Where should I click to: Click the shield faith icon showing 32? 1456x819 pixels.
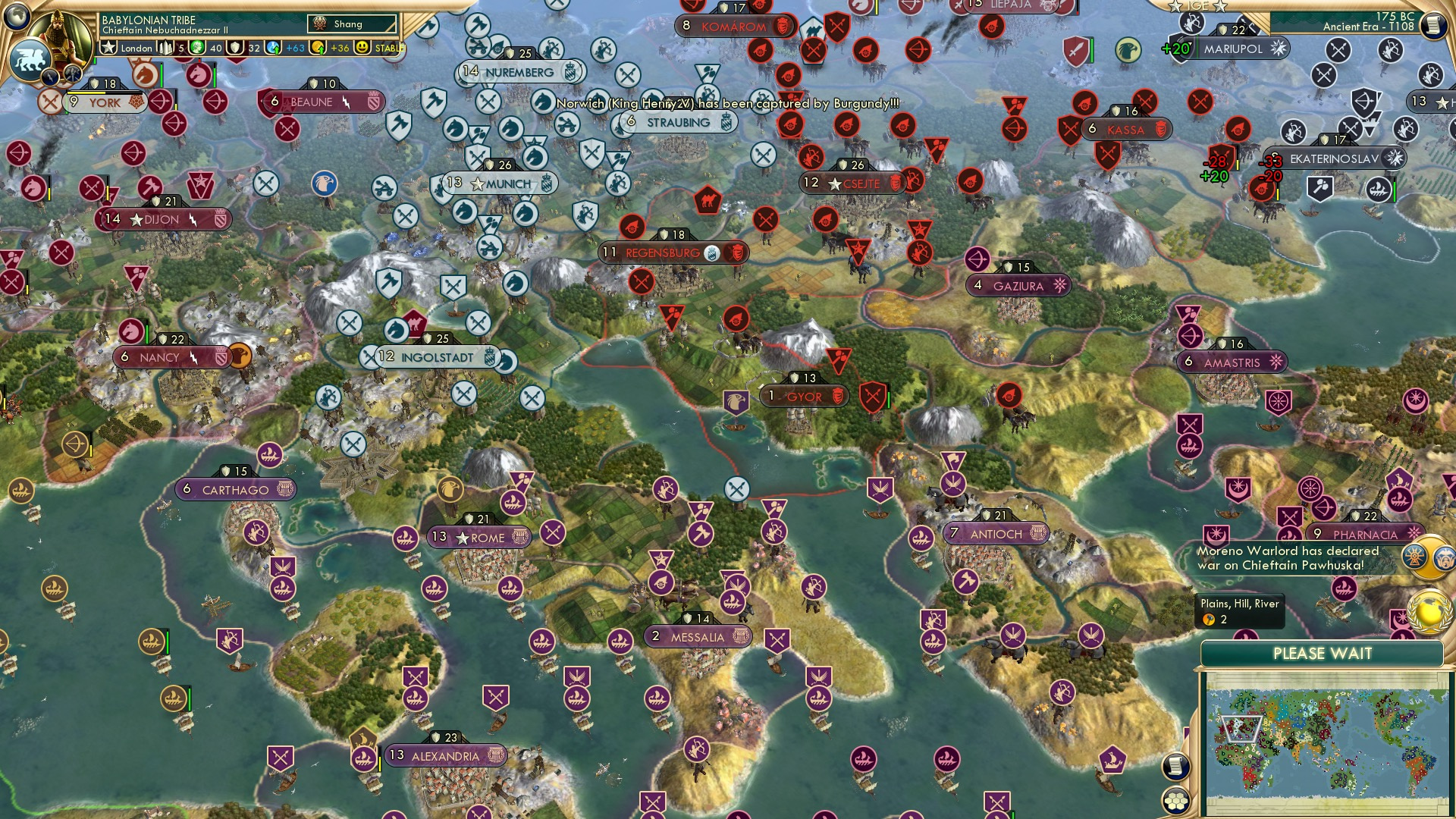pos(236,46)
